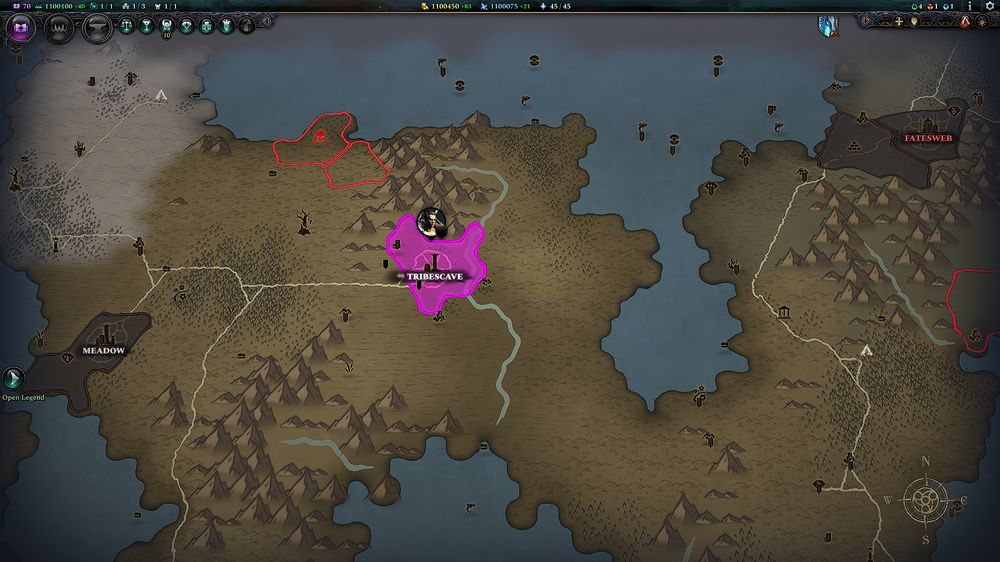Image resolution: width=1000 pixels, height=562 pixels.
Task: Click the diamond gem icon
Action: coord(187,26)
